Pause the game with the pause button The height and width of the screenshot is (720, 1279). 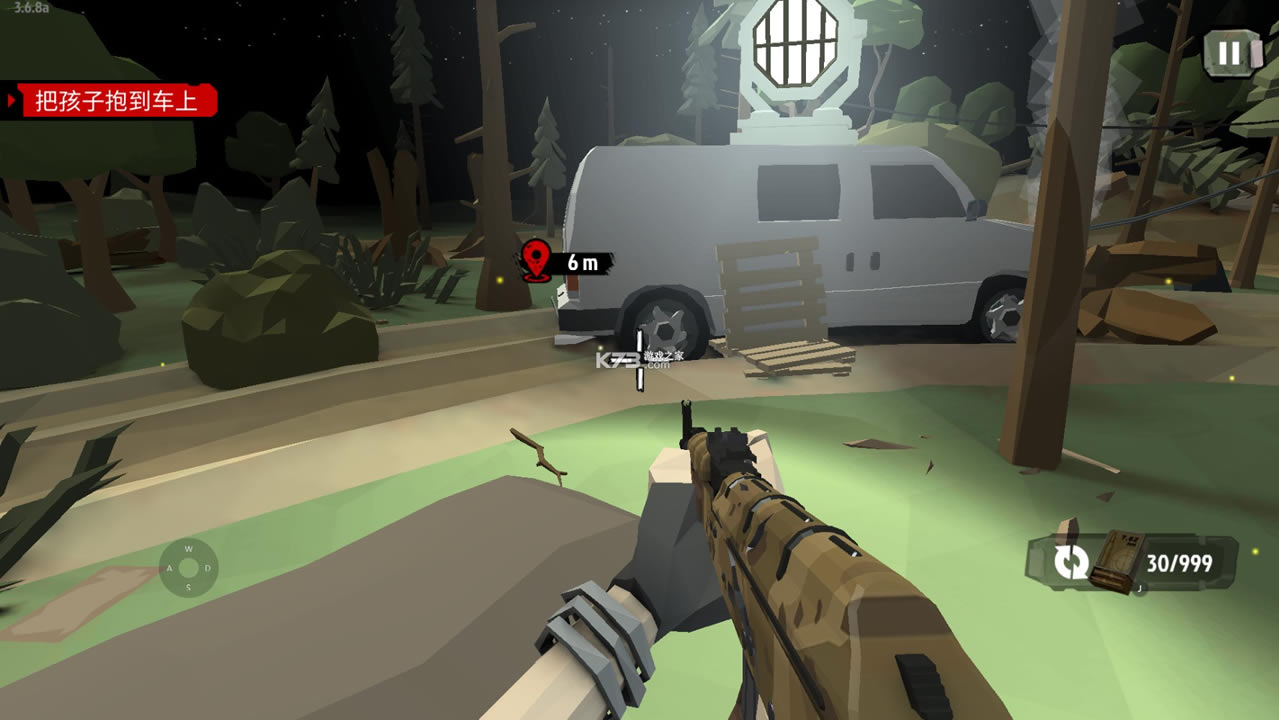(1229, 53)
